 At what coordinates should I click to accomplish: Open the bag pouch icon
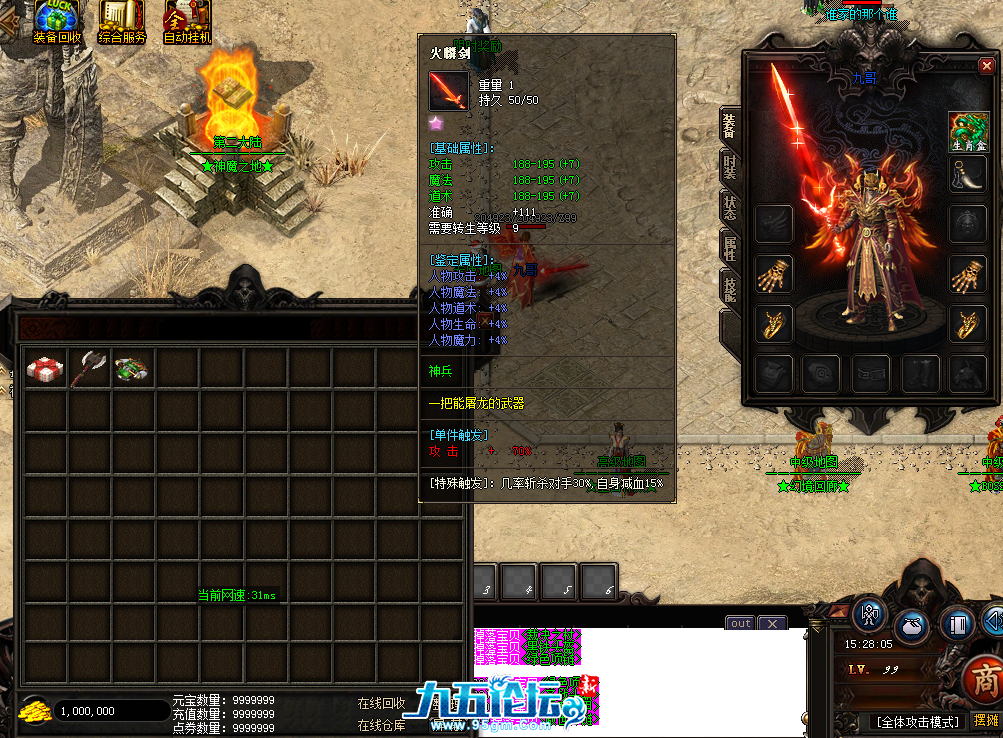tap(911, 625)
